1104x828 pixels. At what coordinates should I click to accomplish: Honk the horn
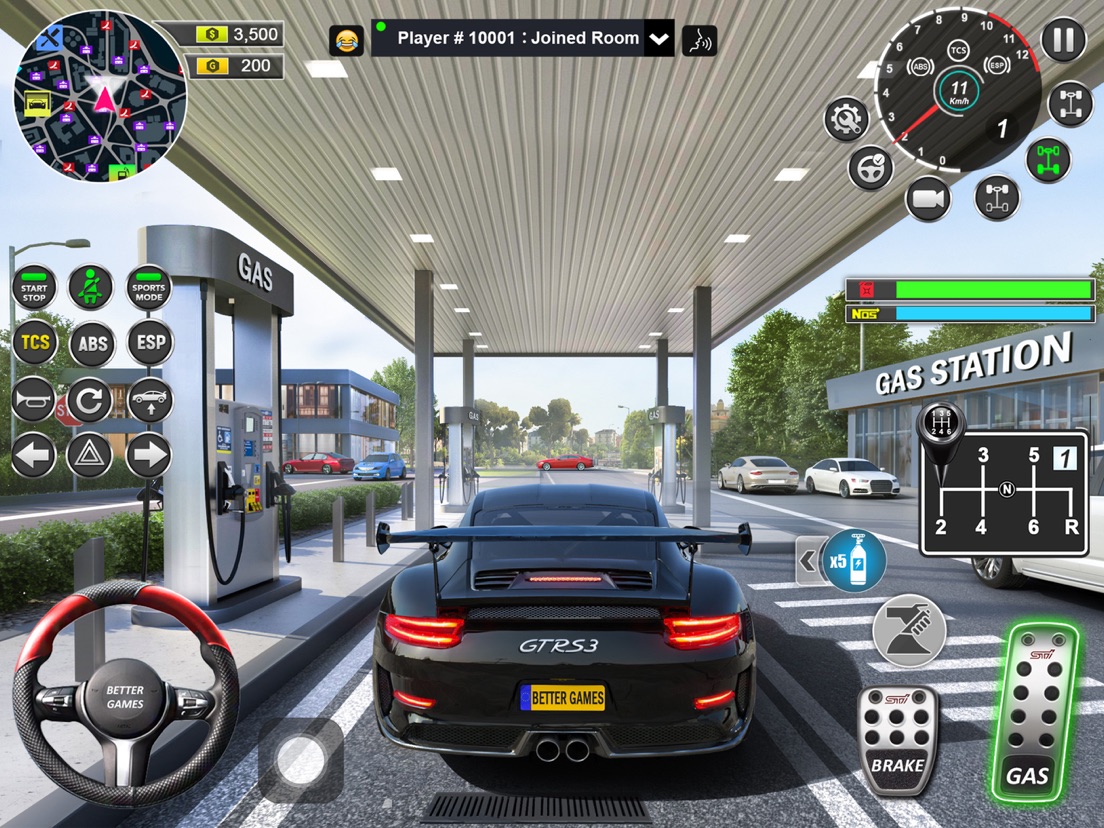34,400
